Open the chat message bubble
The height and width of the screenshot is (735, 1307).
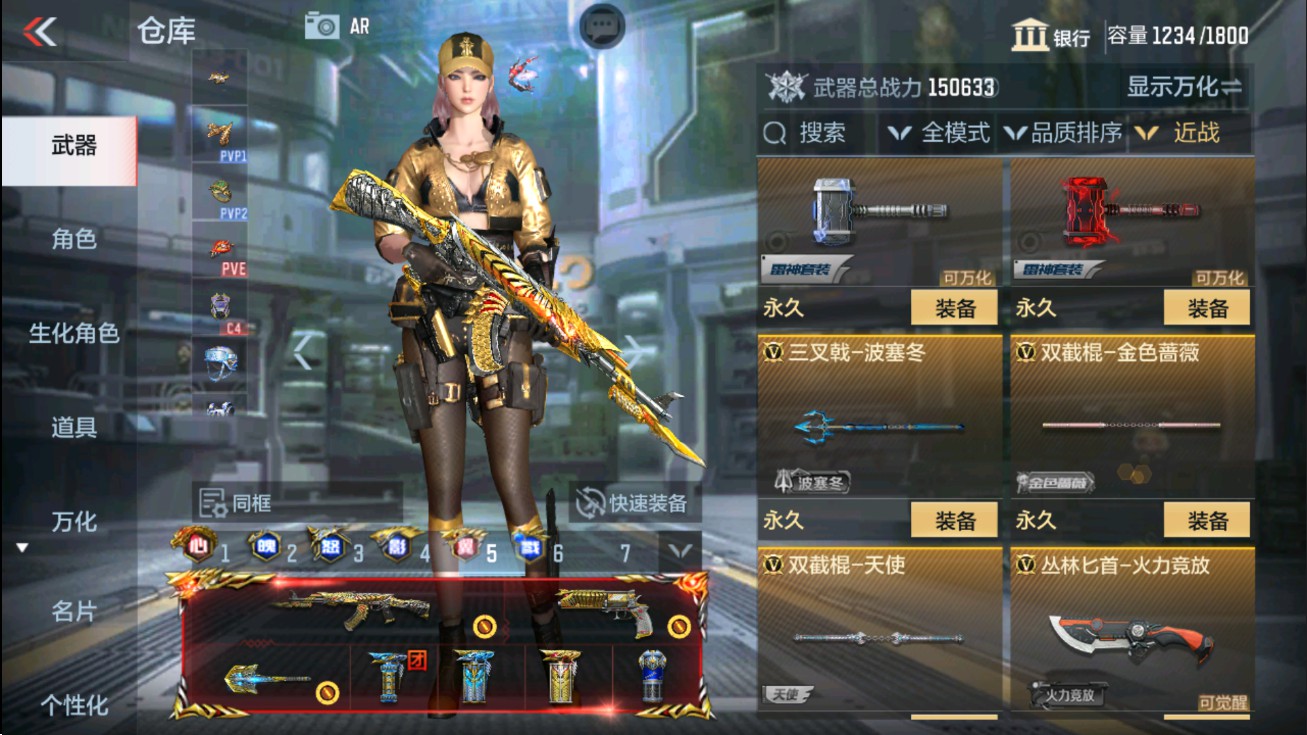pyautogui.click(x=601, y=23)
